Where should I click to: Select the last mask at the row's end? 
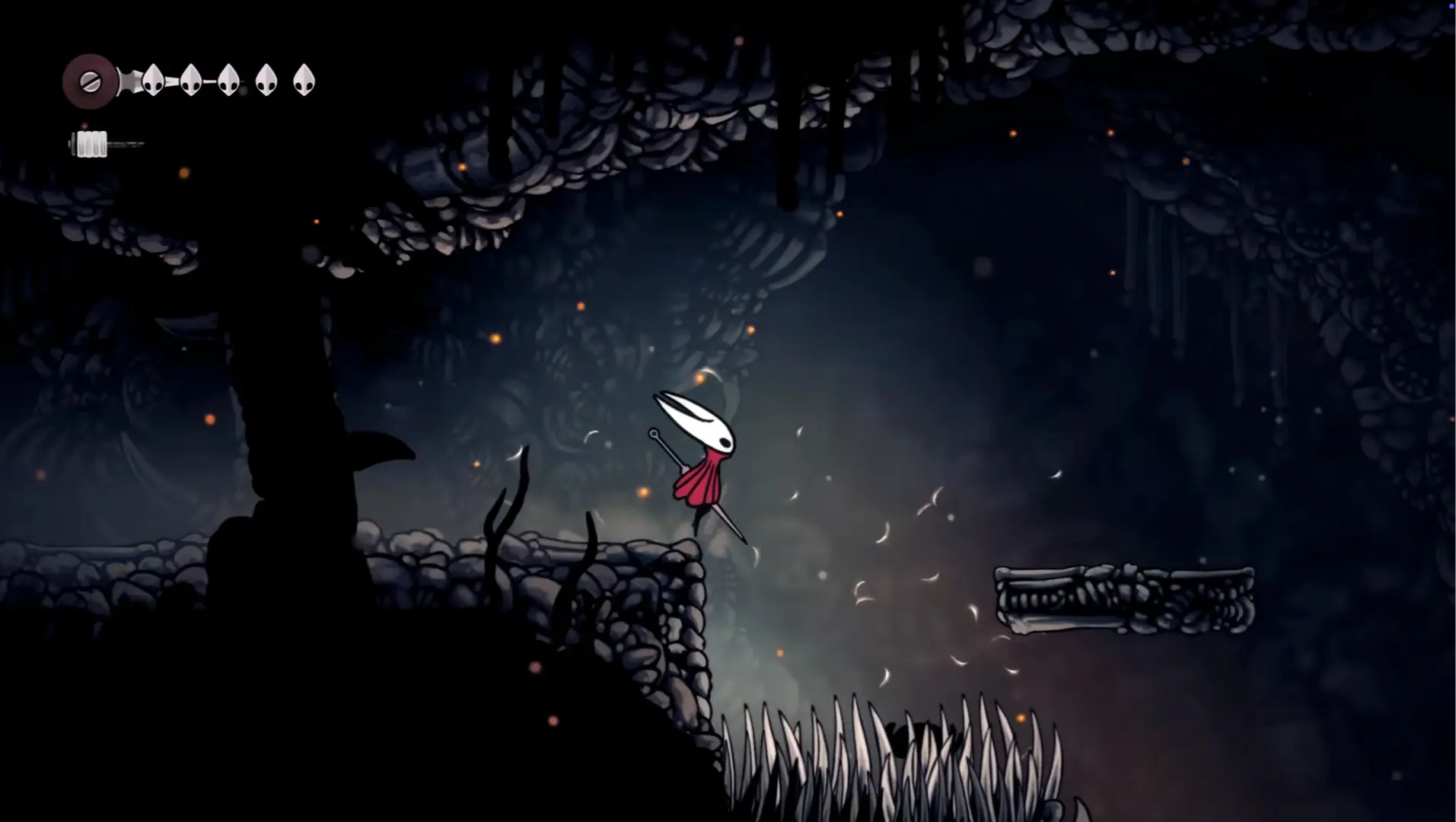(304, 80)
